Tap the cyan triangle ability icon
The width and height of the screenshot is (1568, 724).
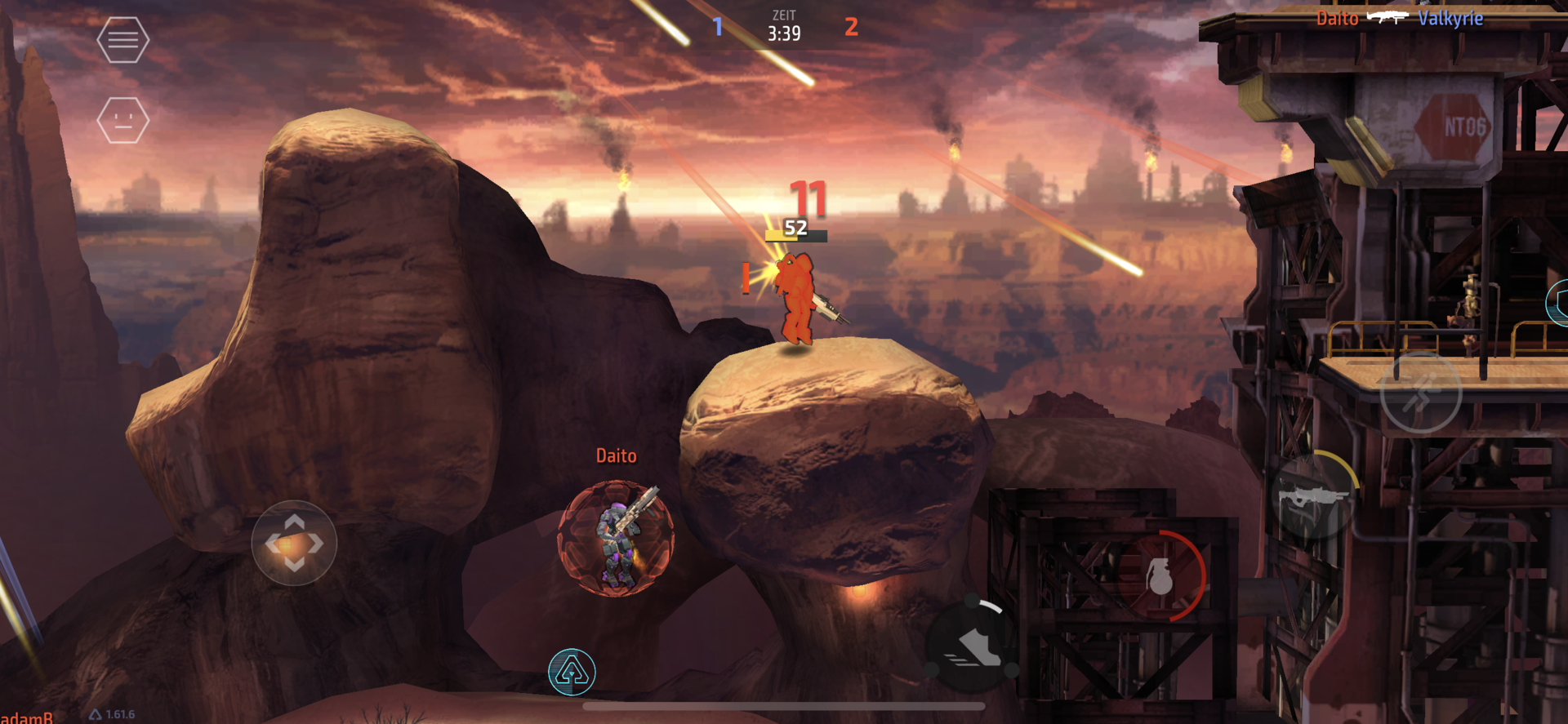tap(572, 672)
